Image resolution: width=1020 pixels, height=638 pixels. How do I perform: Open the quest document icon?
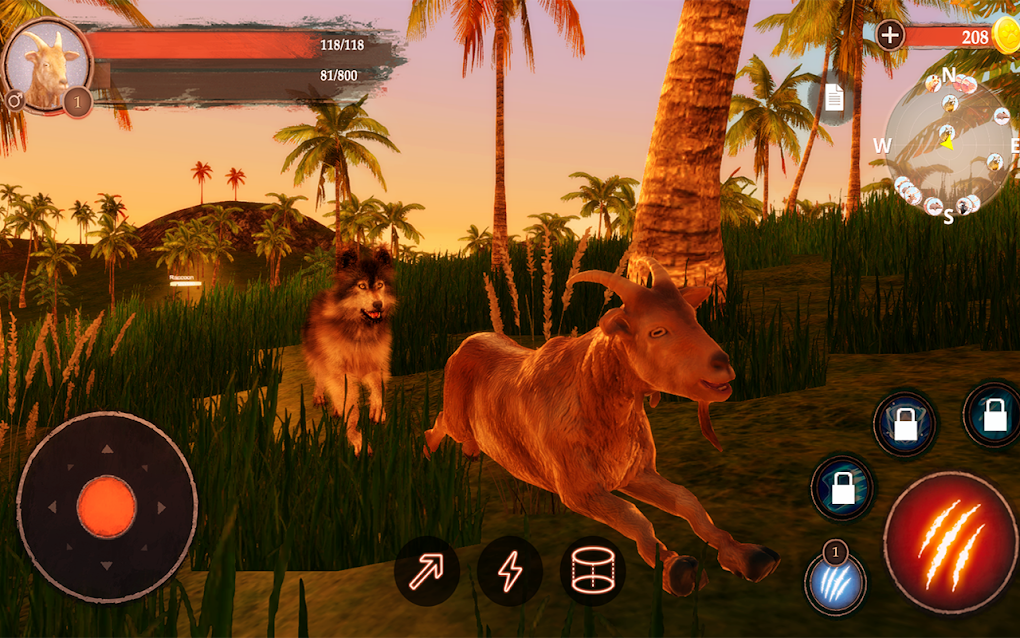click(x=834, y=98)
